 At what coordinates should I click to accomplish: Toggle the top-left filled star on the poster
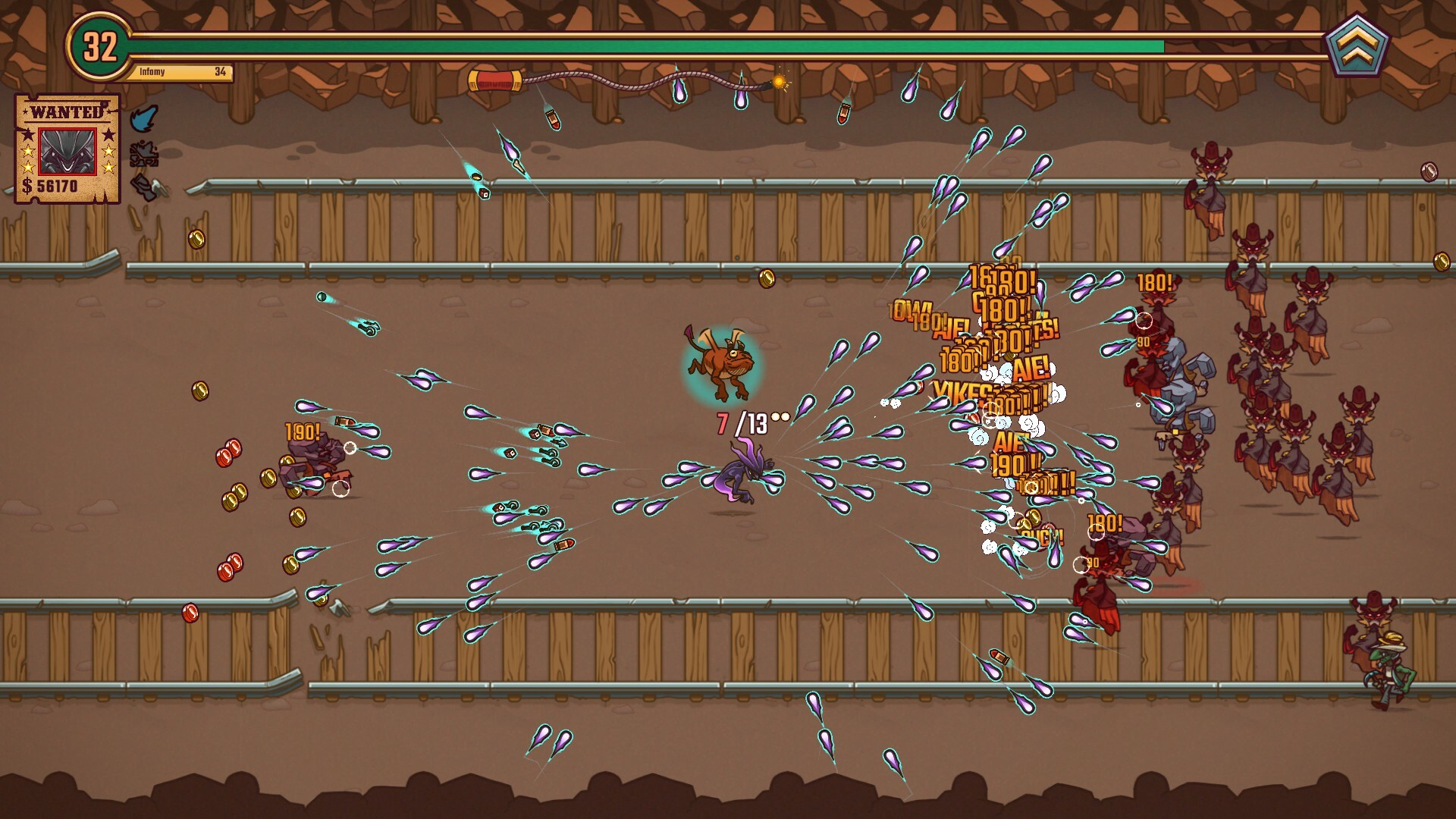(x=27, y=135)
